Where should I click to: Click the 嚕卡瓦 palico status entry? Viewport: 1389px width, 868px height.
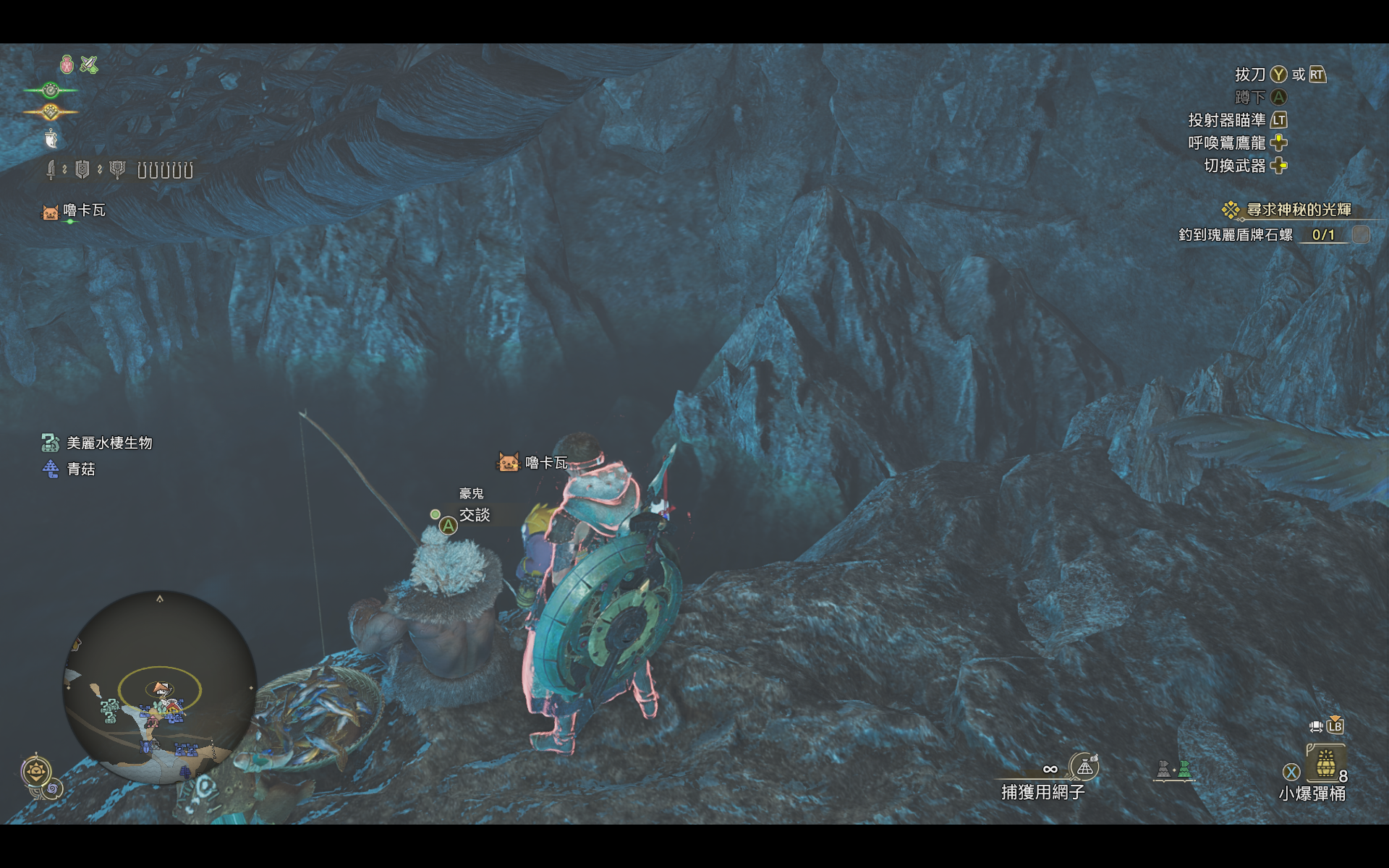[x=75, y=210]
